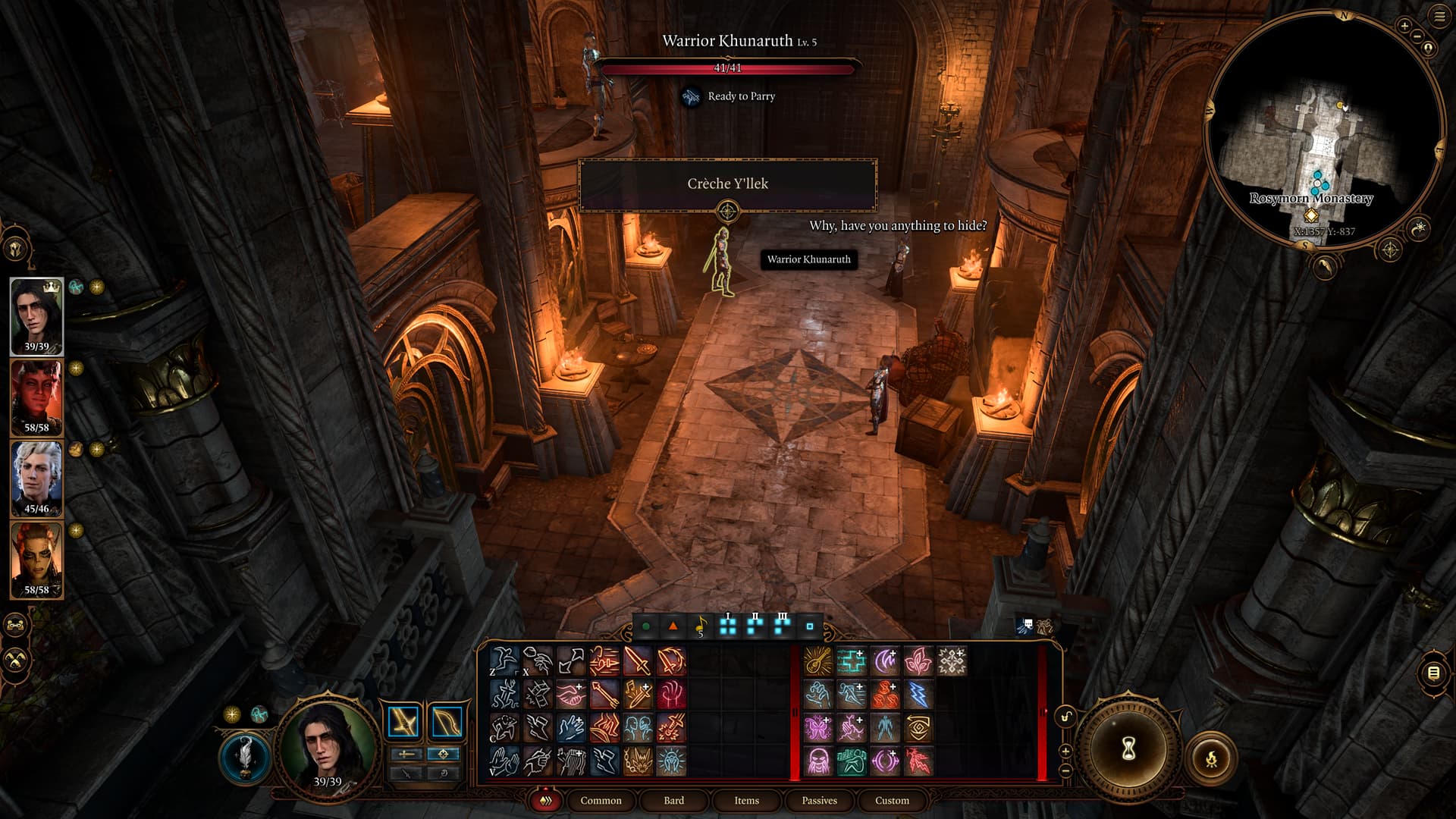The width and height of the screenshot is (1456, 819).
Task: Select the Passives hotbar tab
Action: tap(819, 800)
